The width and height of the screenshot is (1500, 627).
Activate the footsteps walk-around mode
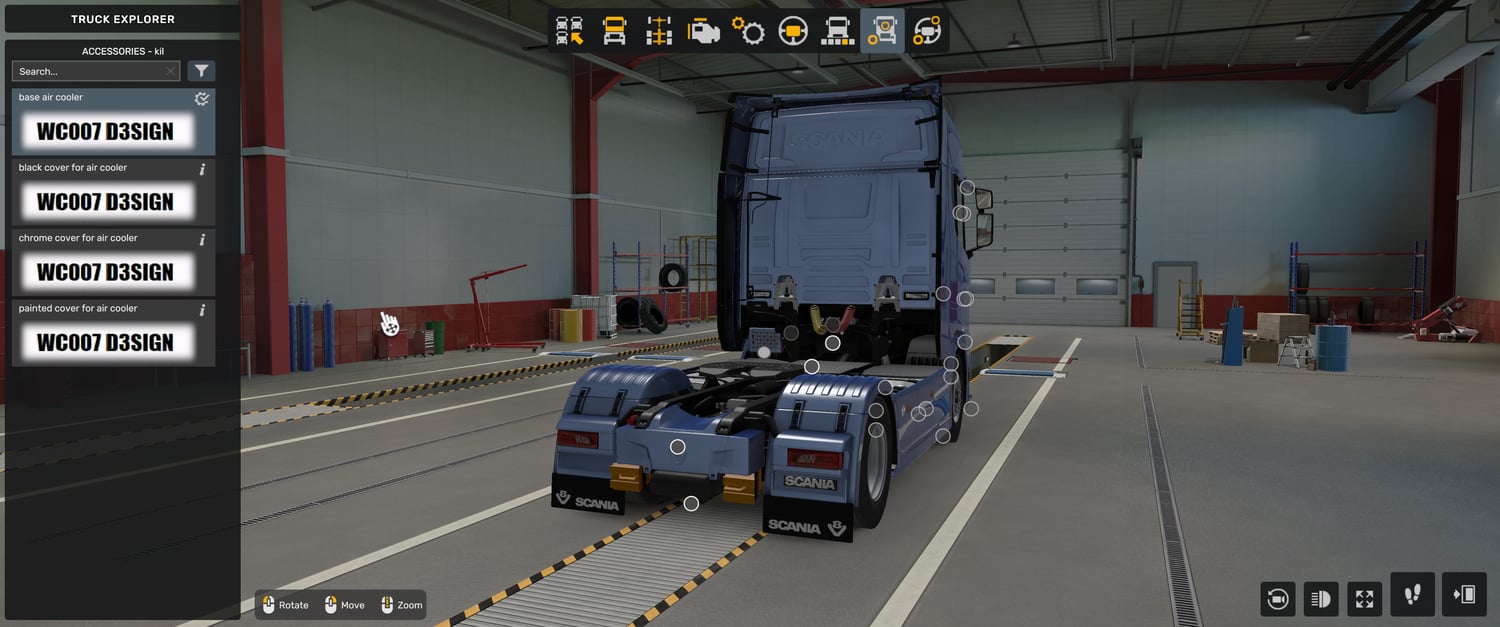pyautogui.click(x=1412, y=595)
